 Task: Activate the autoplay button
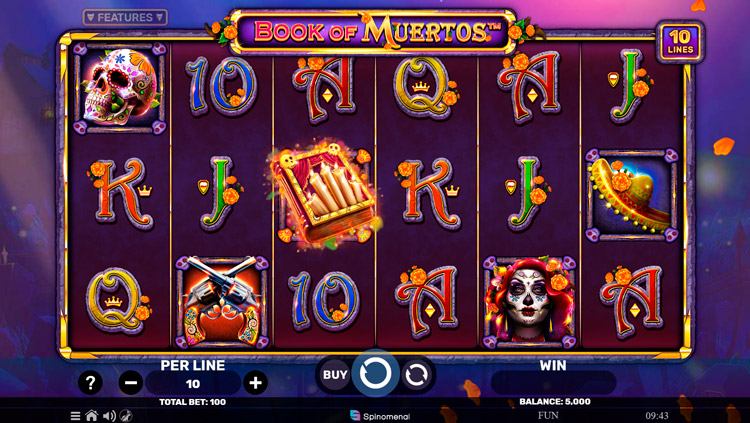(417, 375)
